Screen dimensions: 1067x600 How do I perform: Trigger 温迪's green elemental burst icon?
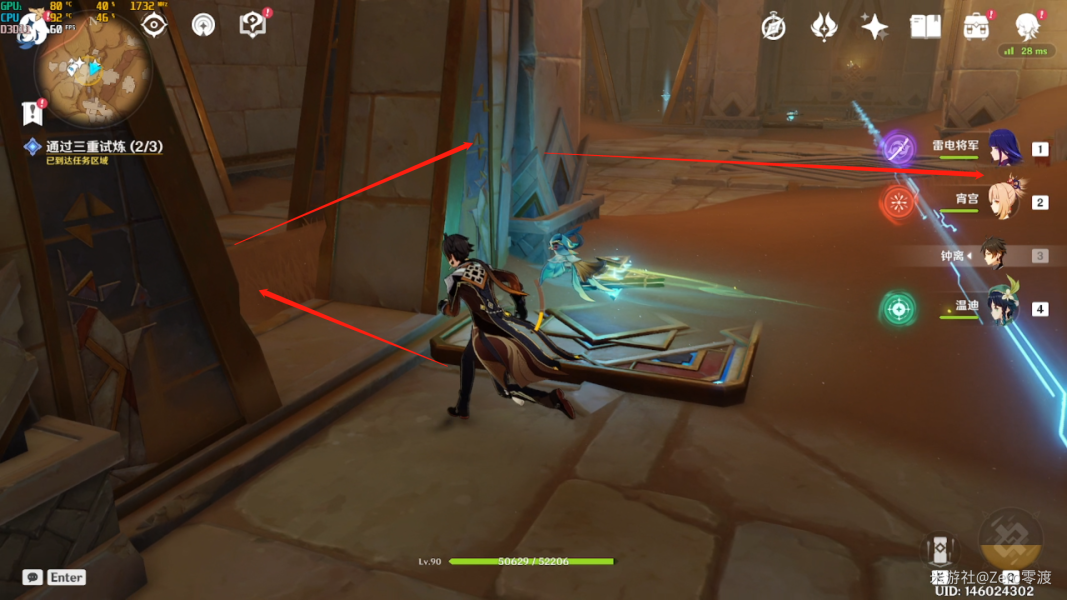(898, 308)
